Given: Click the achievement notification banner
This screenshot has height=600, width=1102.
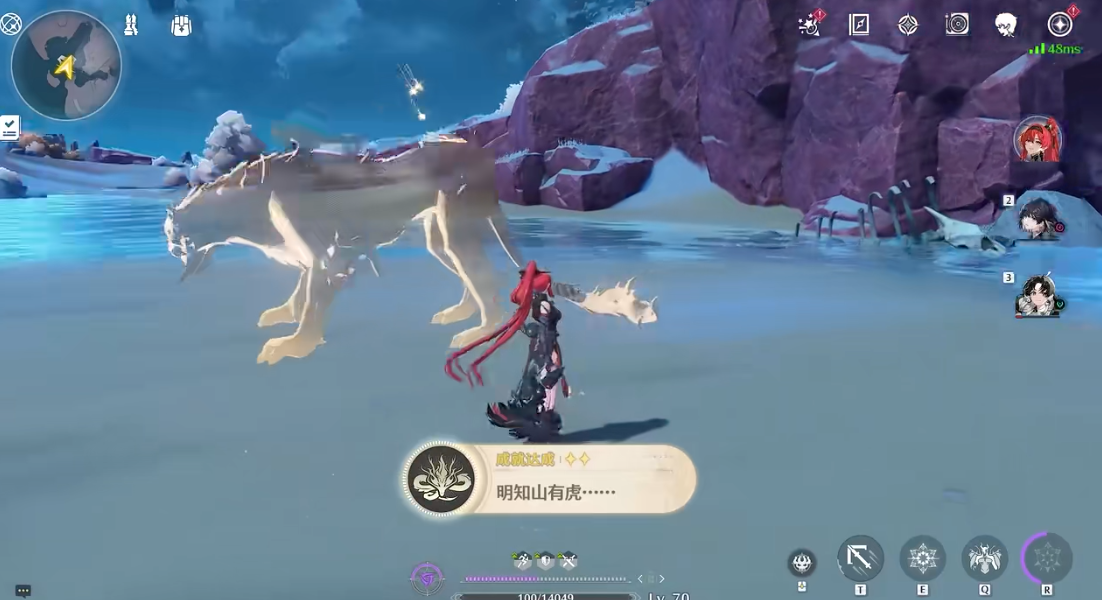Looking at the screenshot, I should [550, 480].
